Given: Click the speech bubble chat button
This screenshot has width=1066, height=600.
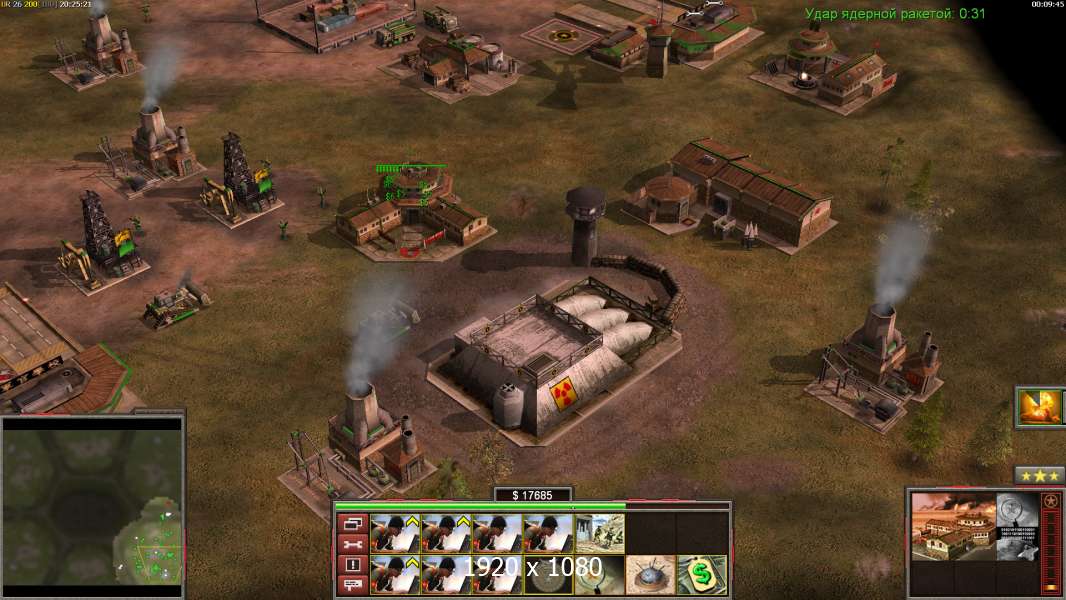Looking at the screenshot, I should [x=353, y=586].
